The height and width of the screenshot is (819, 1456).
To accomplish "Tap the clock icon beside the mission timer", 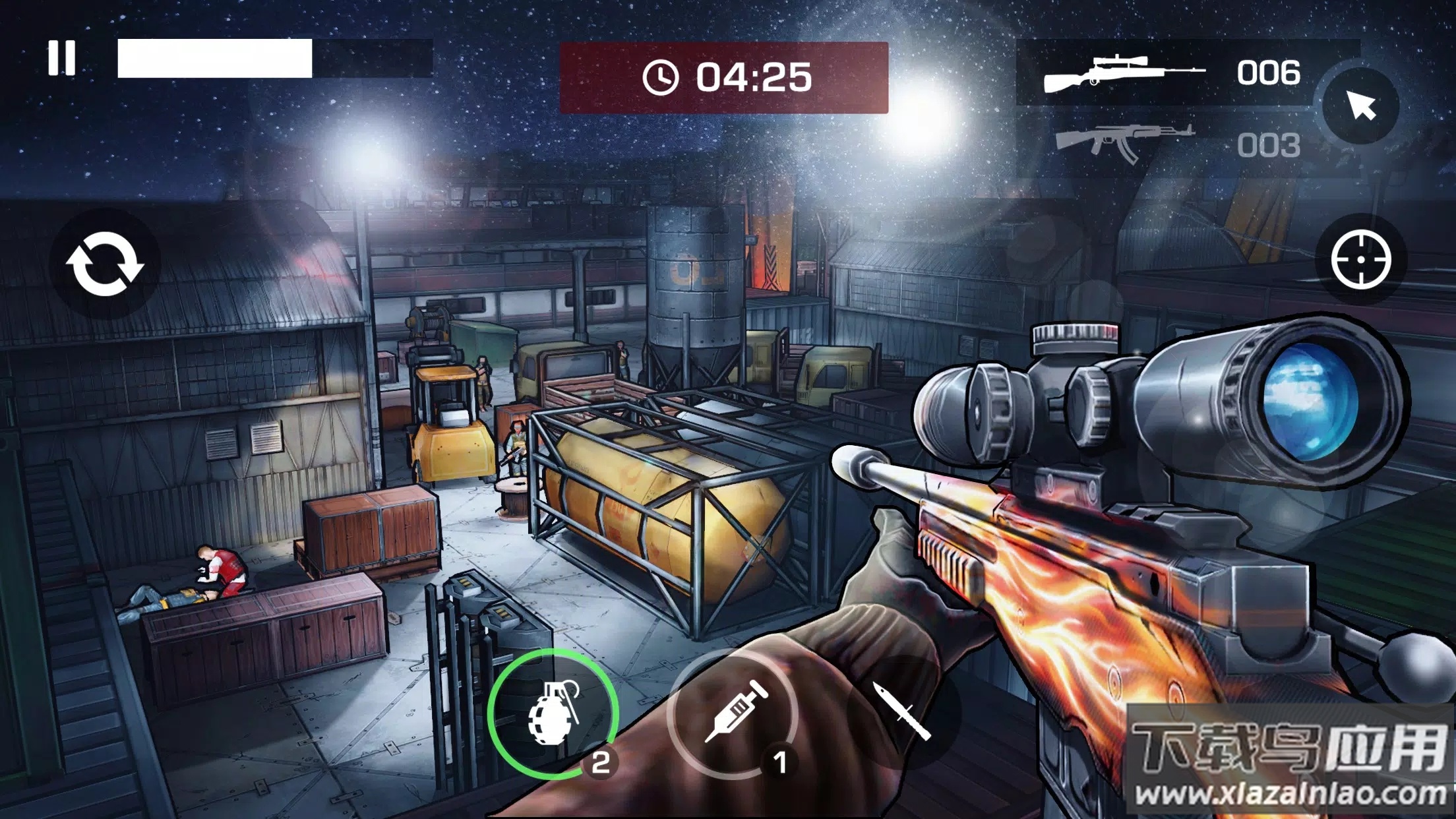I will pyautogui.click(x=661, y=76).
